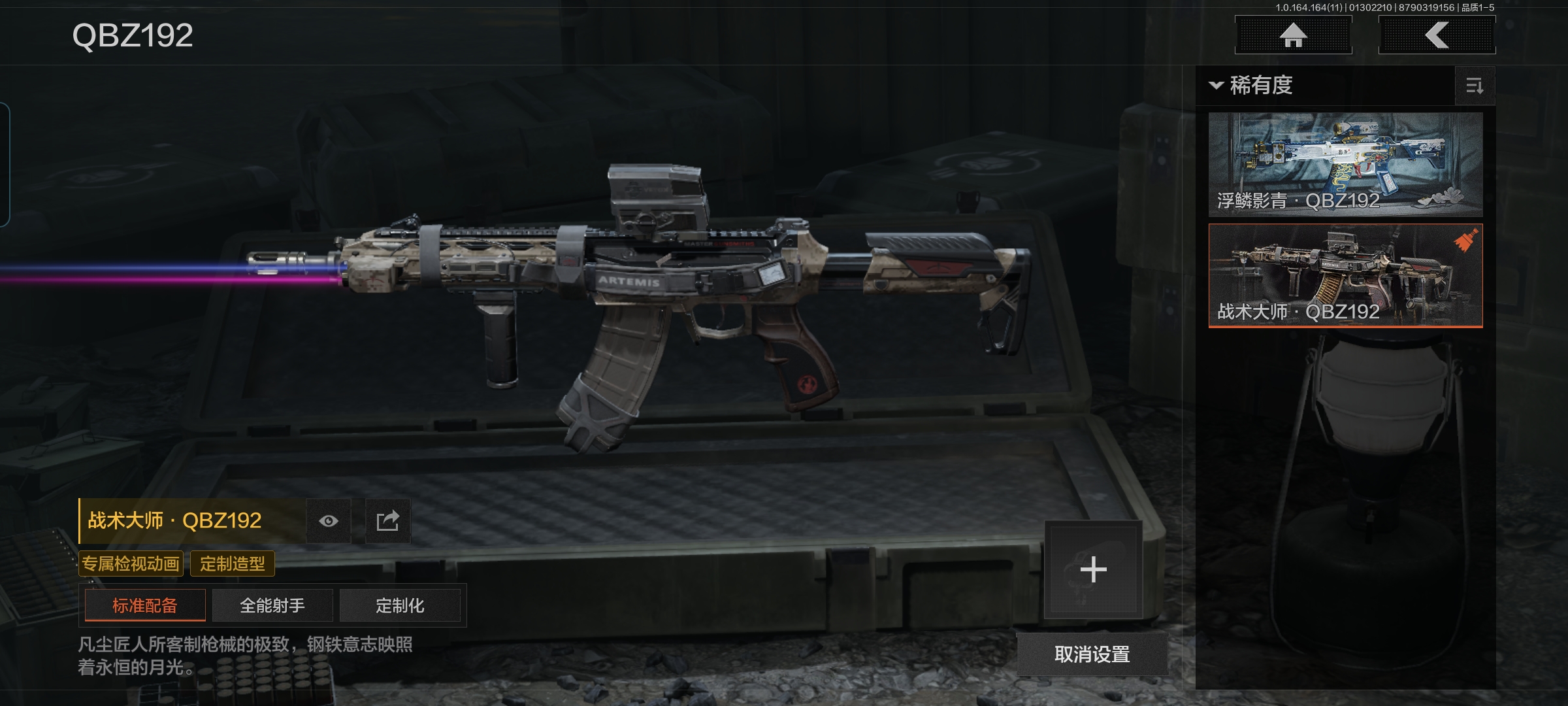Choose the 战术大师 · QBZ192 skin thumbnail

[1345, 275]
